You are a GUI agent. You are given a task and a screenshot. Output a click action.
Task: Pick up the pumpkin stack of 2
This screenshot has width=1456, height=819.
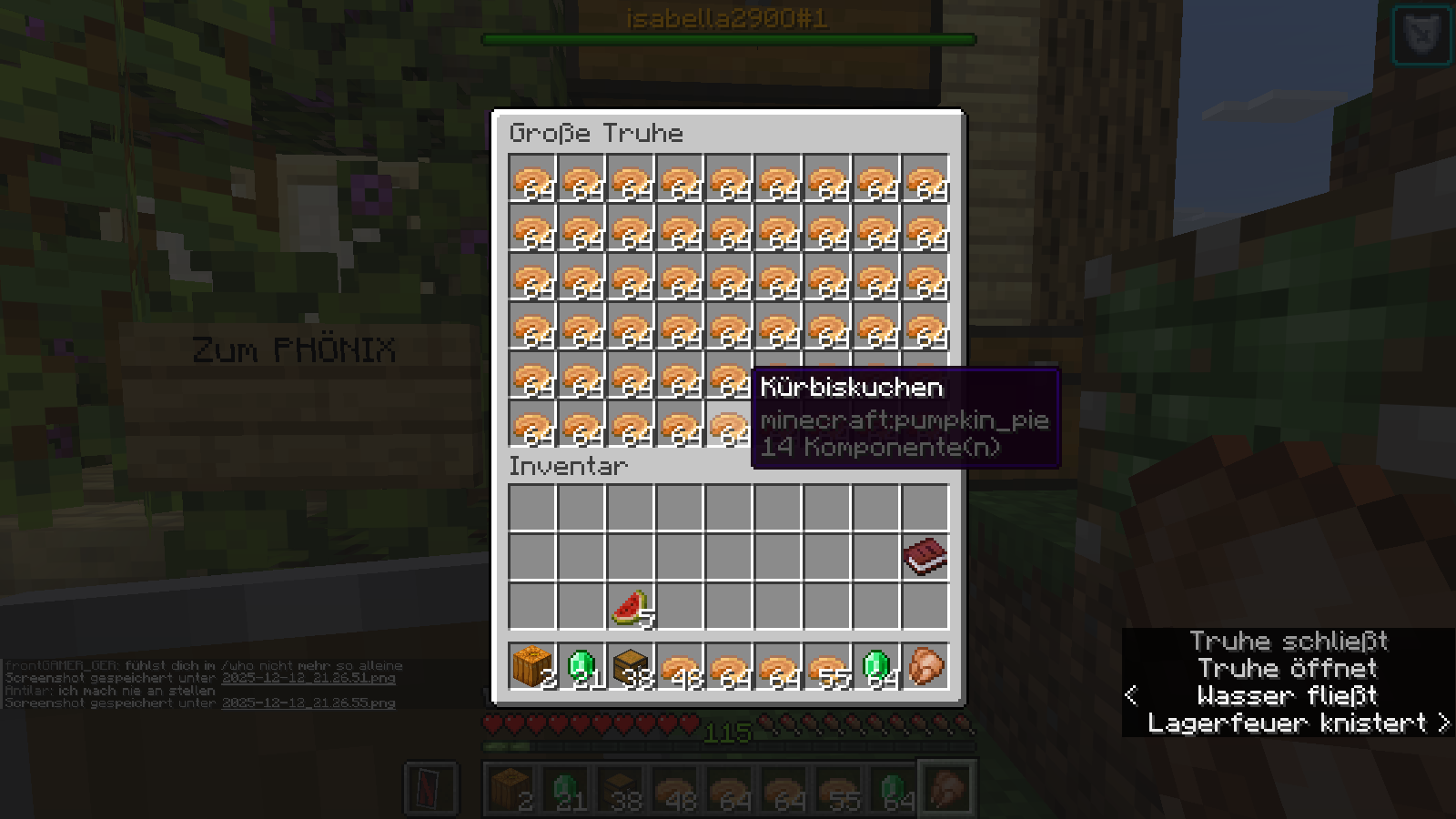pos(532,667)
